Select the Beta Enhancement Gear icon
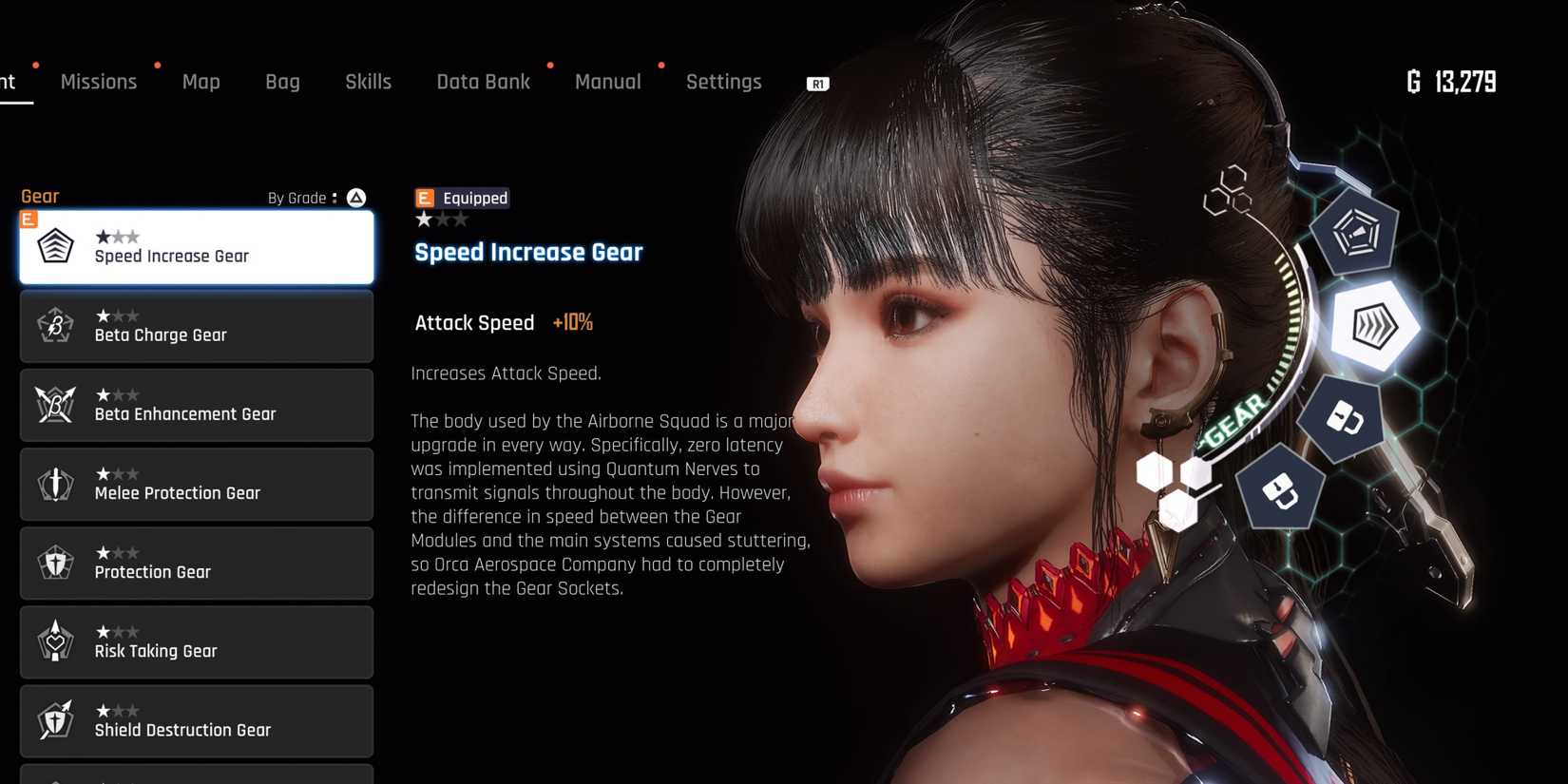Viewport: 1568px width, 784px height. point(56,404)
